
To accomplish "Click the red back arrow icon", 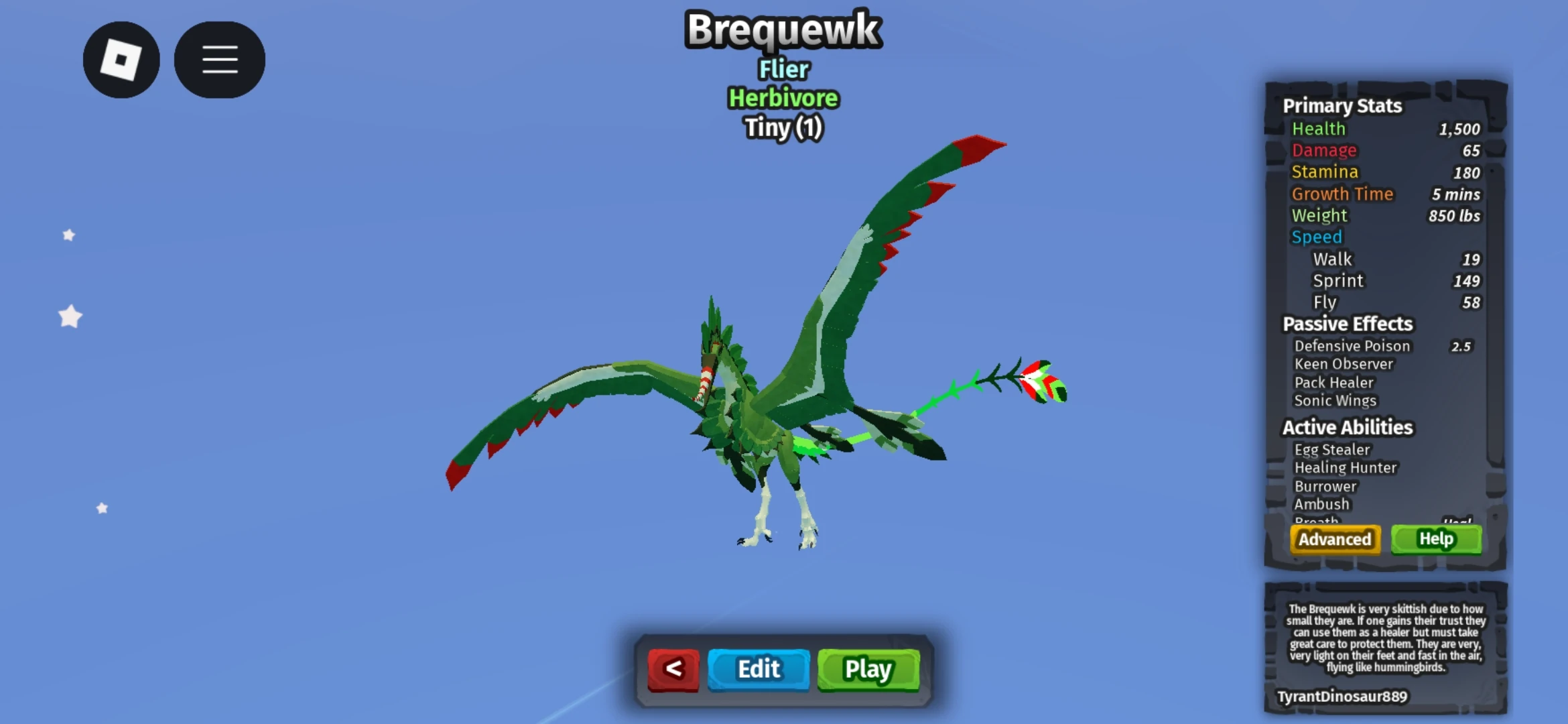I will (x=673, y=668).
